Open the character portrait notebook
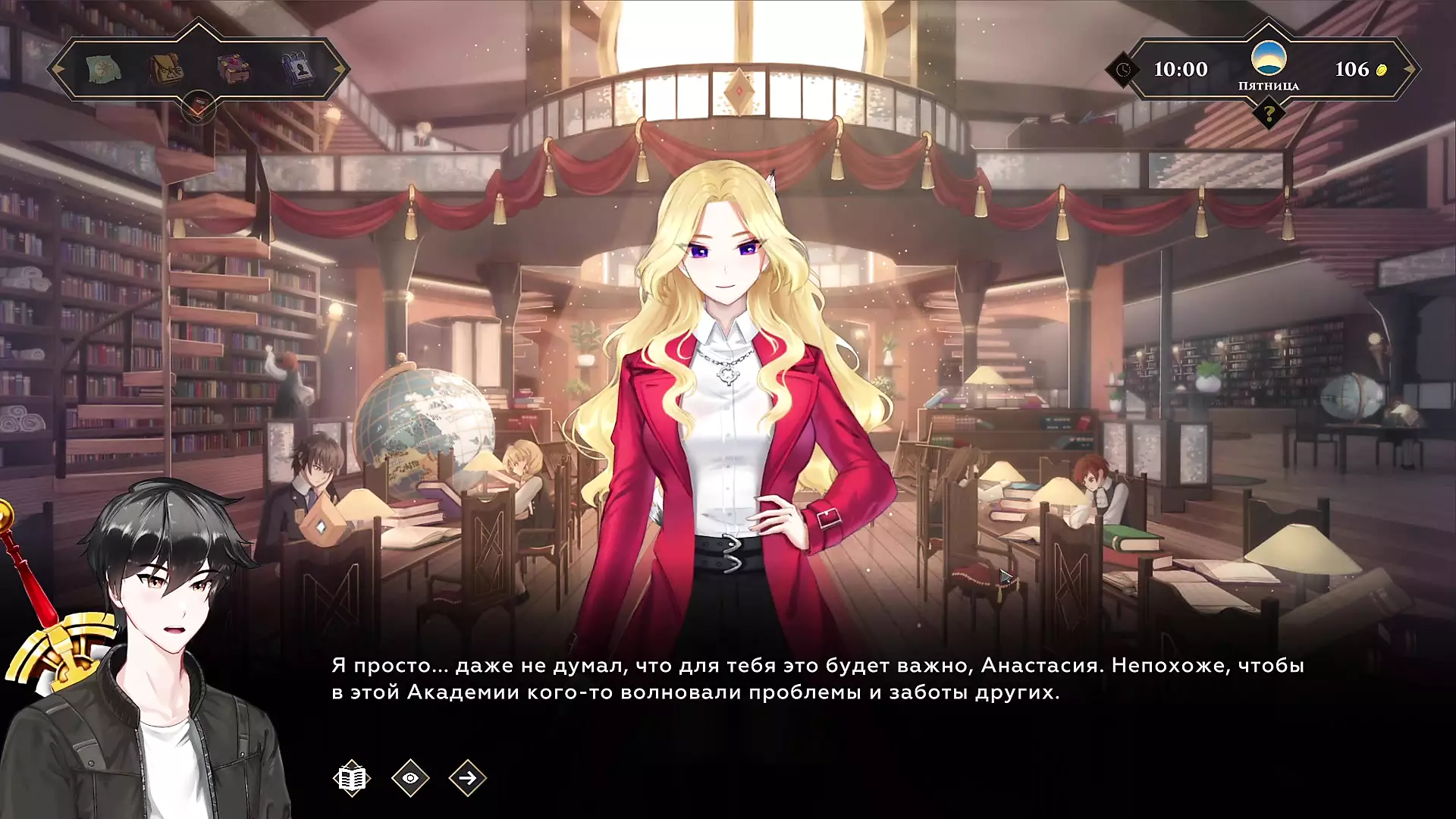This screenshot has height=819, width=1456. [x=299, y=69]
